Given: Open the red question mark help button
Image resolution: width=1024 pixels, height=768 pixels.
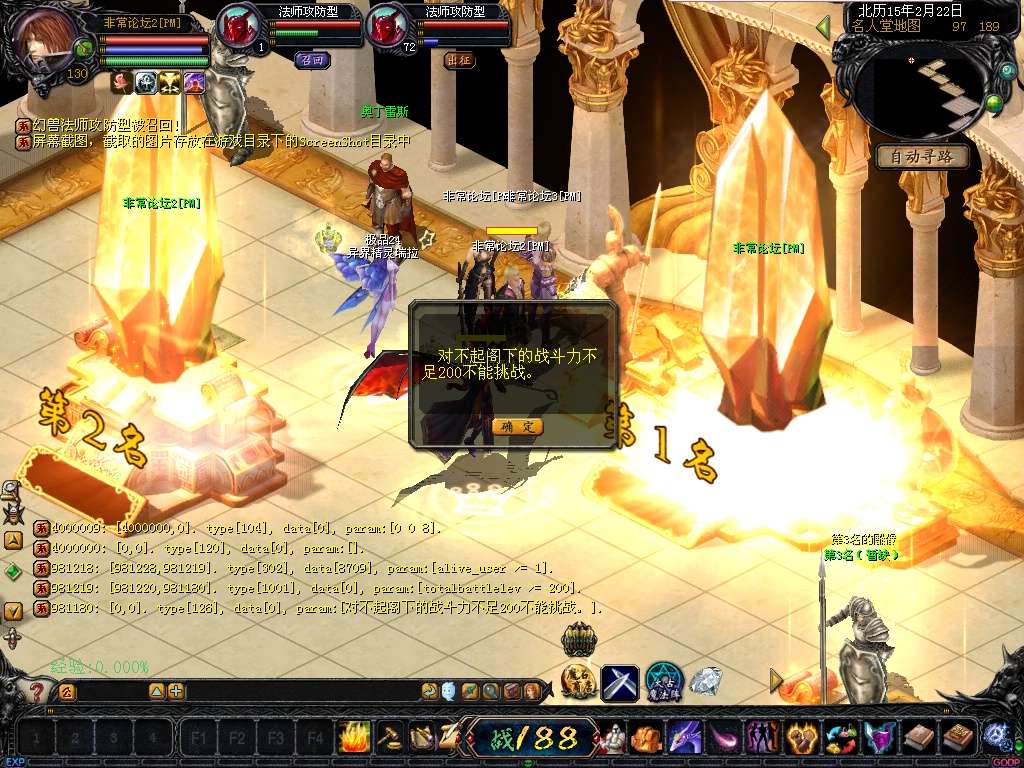Looking at the screenshot, I should point(37,691).
